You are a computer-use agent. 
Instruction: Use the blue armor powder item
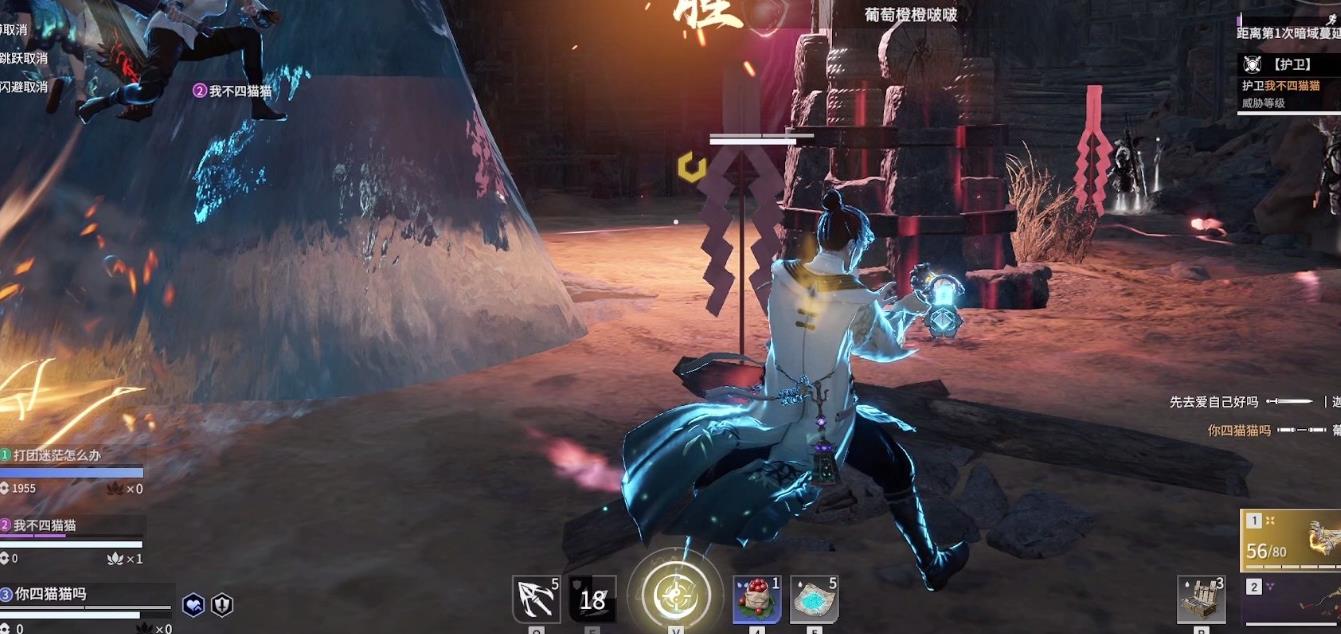coord(814,600)
